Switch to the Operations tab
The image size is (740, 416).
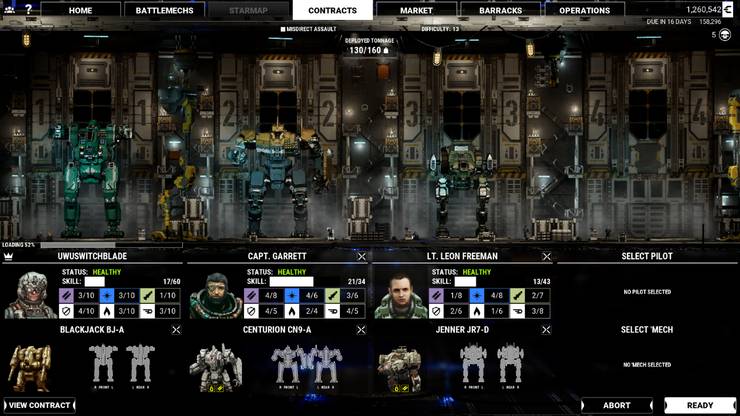click(584, 10)
